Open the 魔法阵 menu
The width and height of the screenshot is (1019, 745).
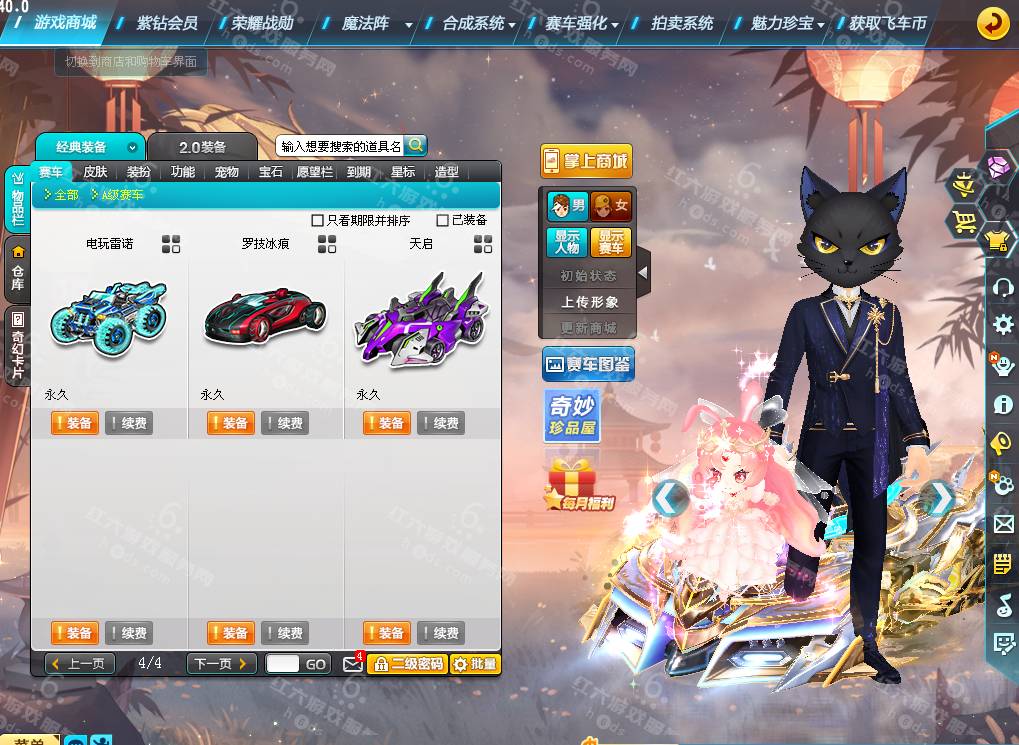365,22
